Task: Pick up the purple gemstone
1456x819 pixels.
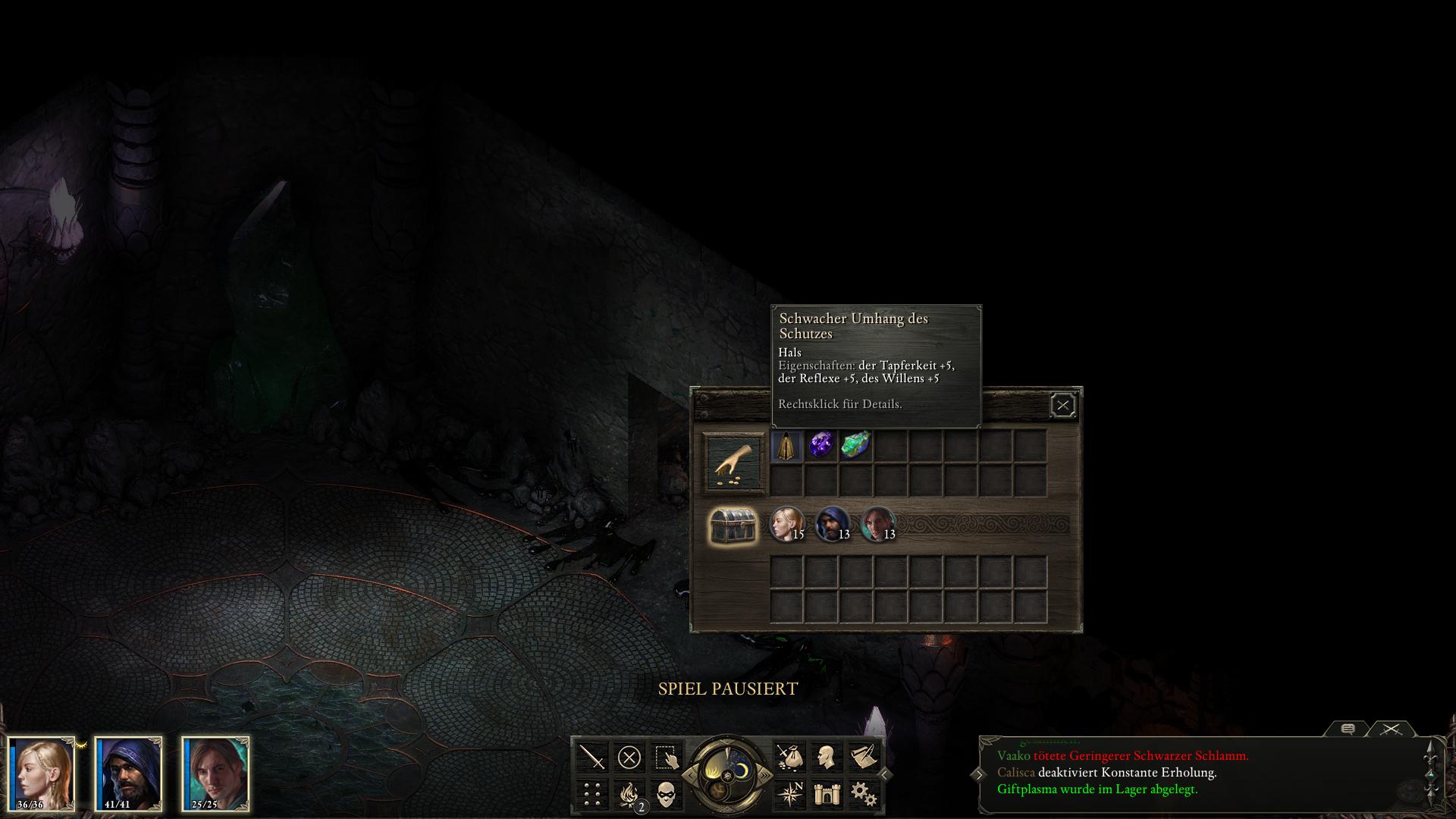Action: click(x=821, y=445)
